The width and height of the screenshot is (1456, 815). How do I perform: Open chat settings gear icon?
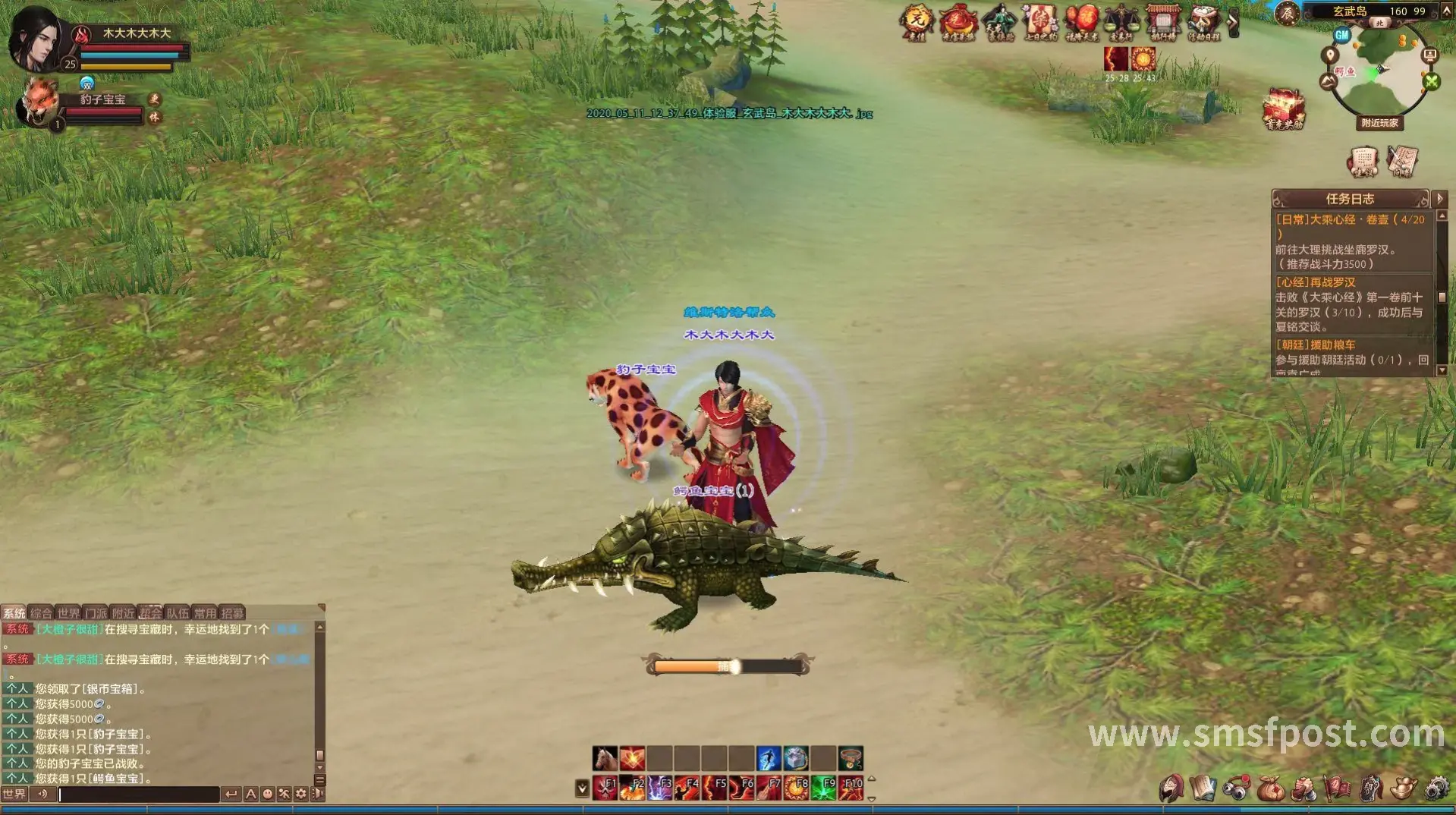tap(301, 795)
